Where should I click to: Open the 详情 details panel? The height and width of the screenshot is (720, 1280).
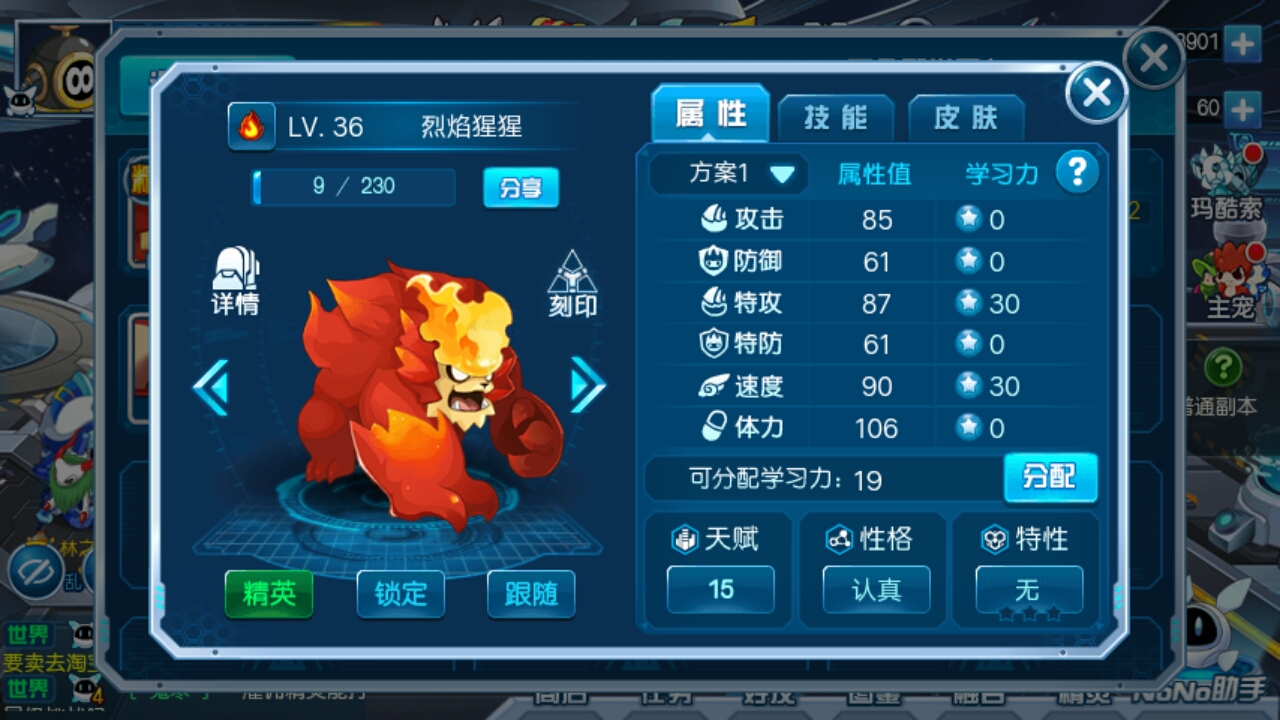(x=236, y=286)
